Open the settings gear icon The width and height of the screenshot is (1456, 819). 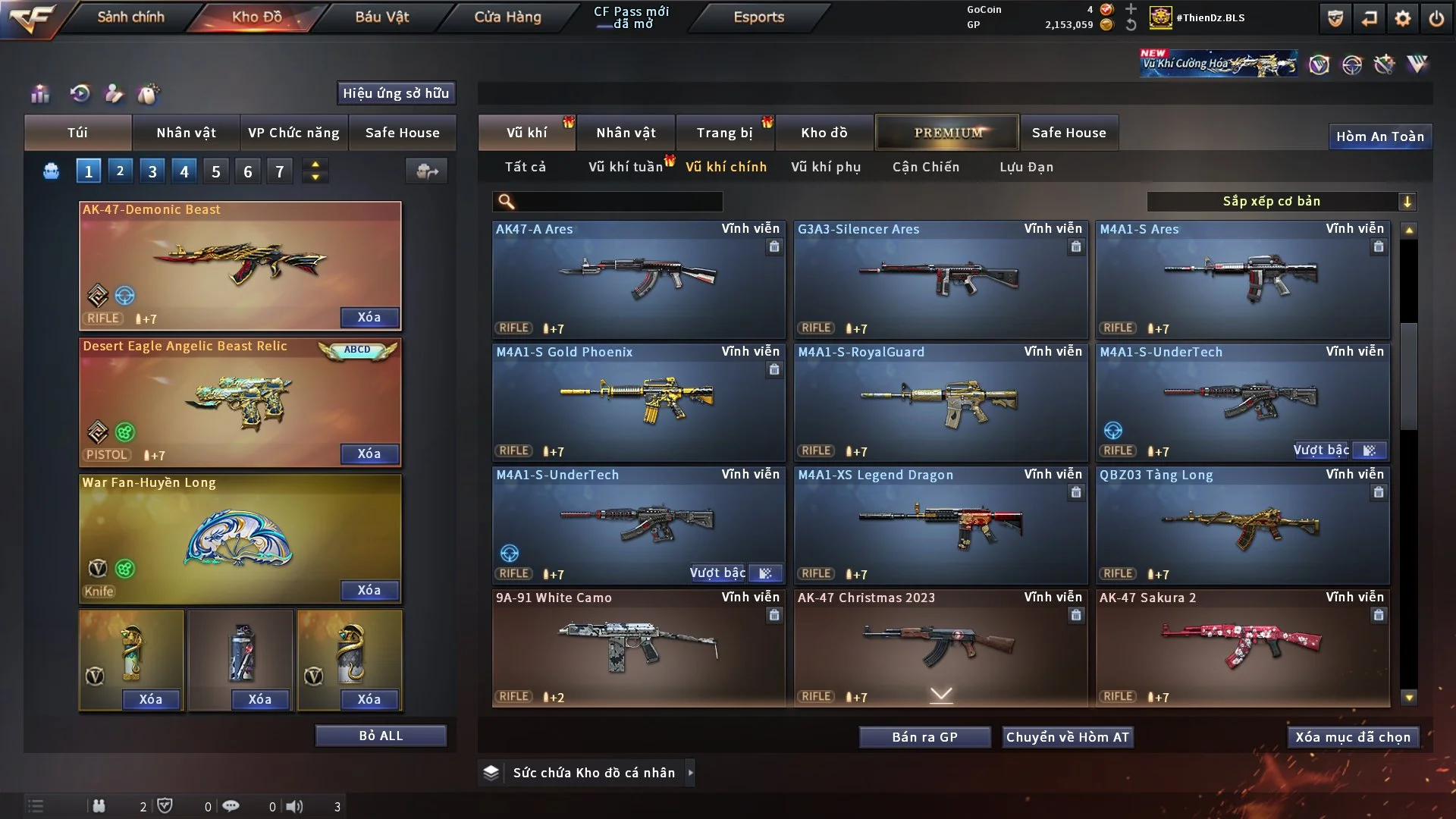click(1402, 18)
